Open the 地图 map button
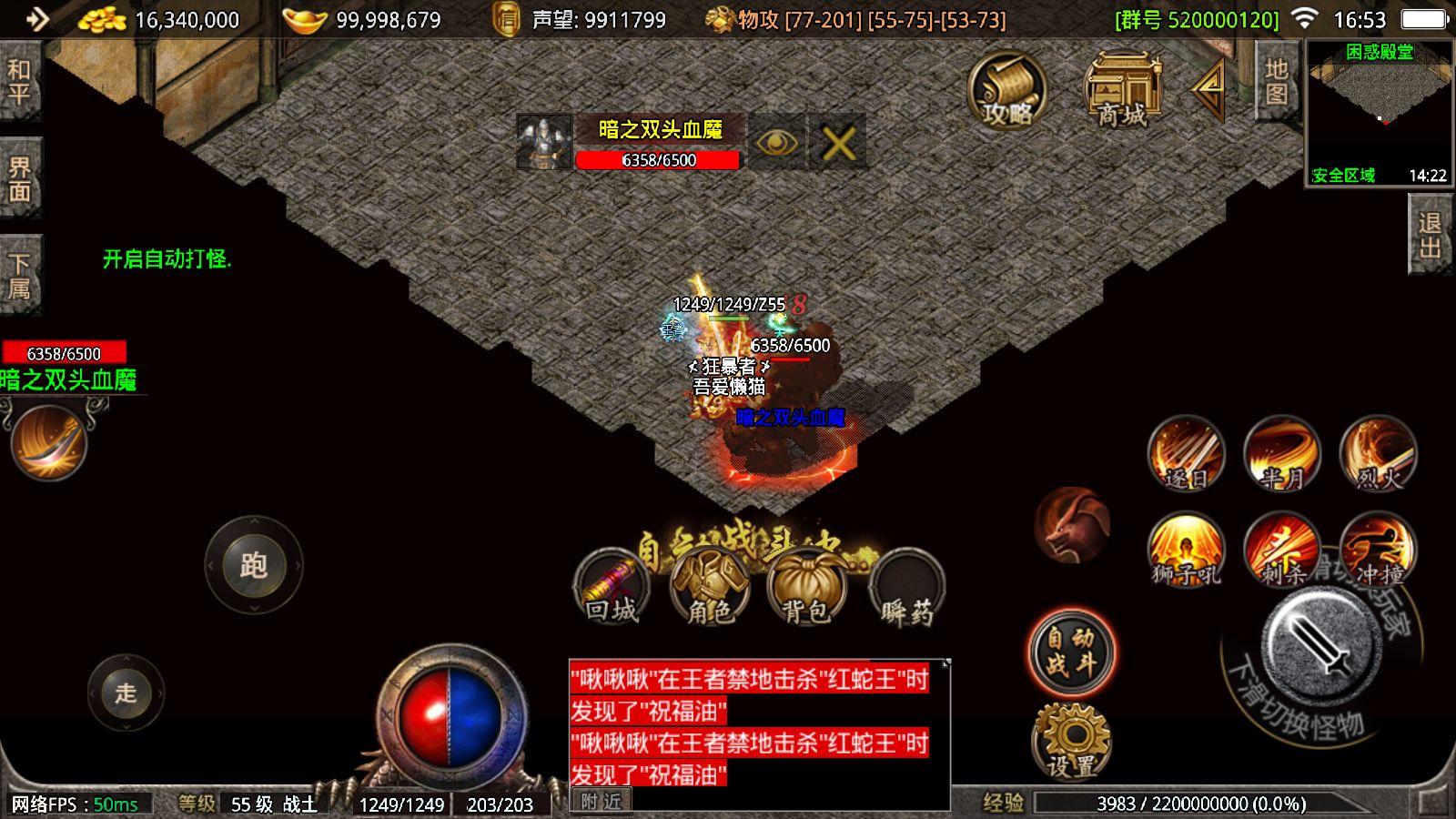The width and height of the screenshot is (1456, 819). [x=1276, y=82]
